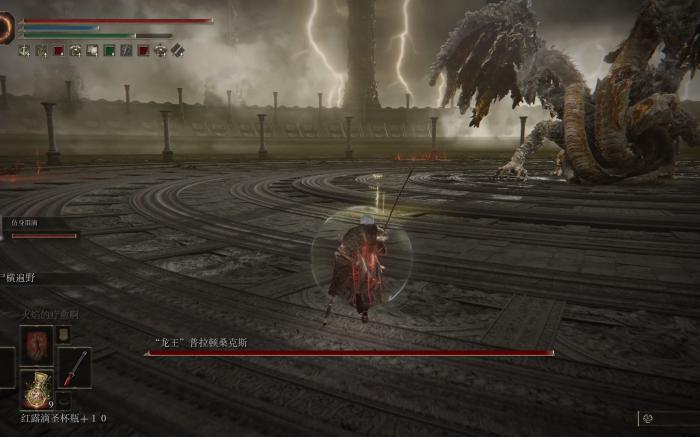Choose the red sword weapon slot
This screenshot has width=700, height=437.
click(x=74, y=367)
